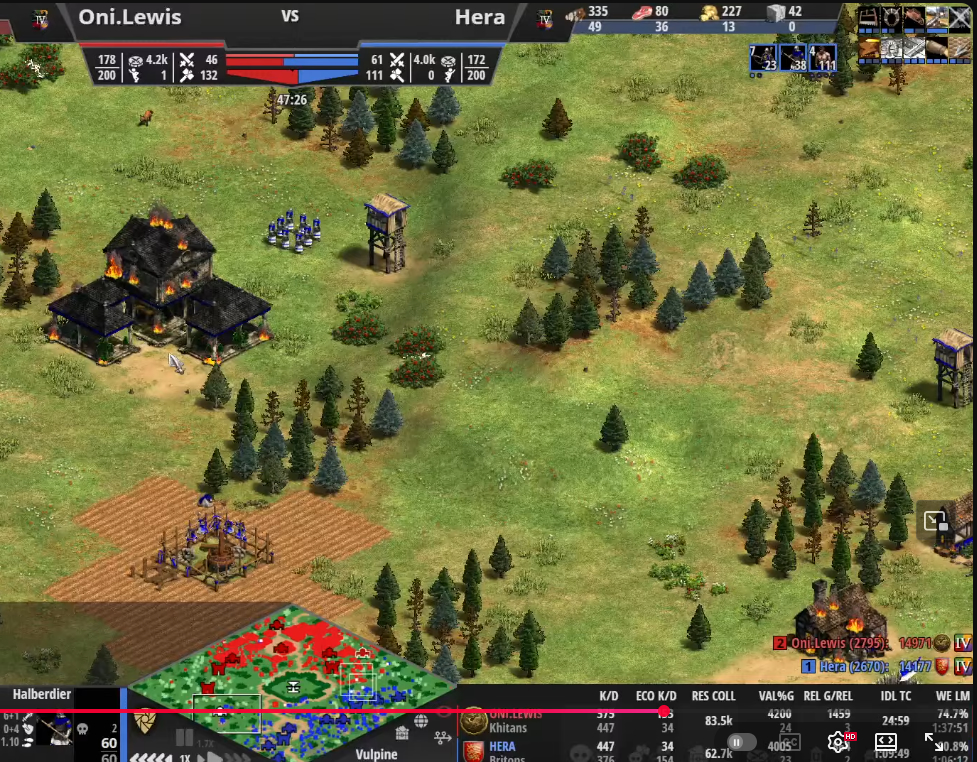Click the minimap at the bottom
The image size is (977, 762).
click(292, 682)
